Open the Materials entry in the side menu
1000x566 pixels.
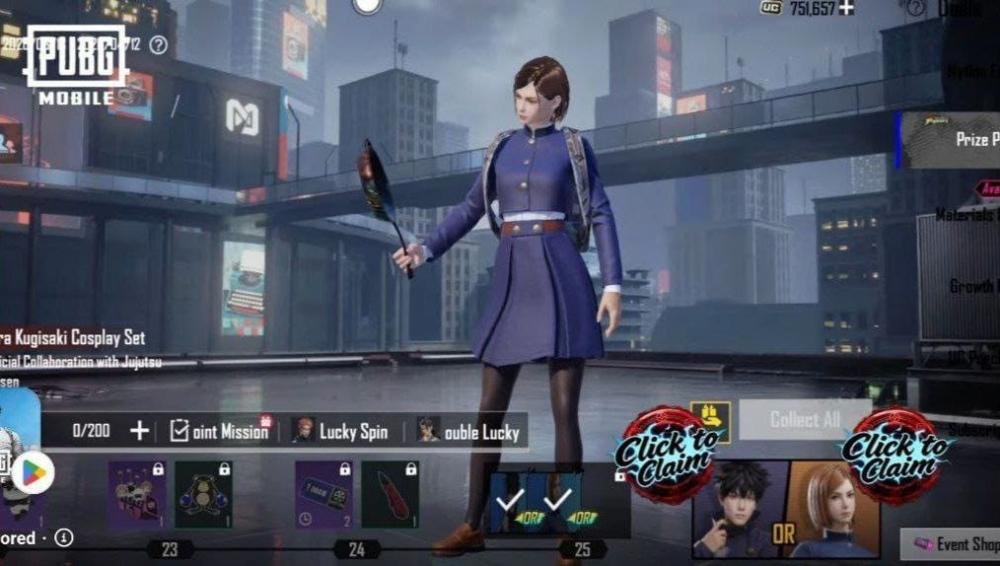(x=965, y=214)
